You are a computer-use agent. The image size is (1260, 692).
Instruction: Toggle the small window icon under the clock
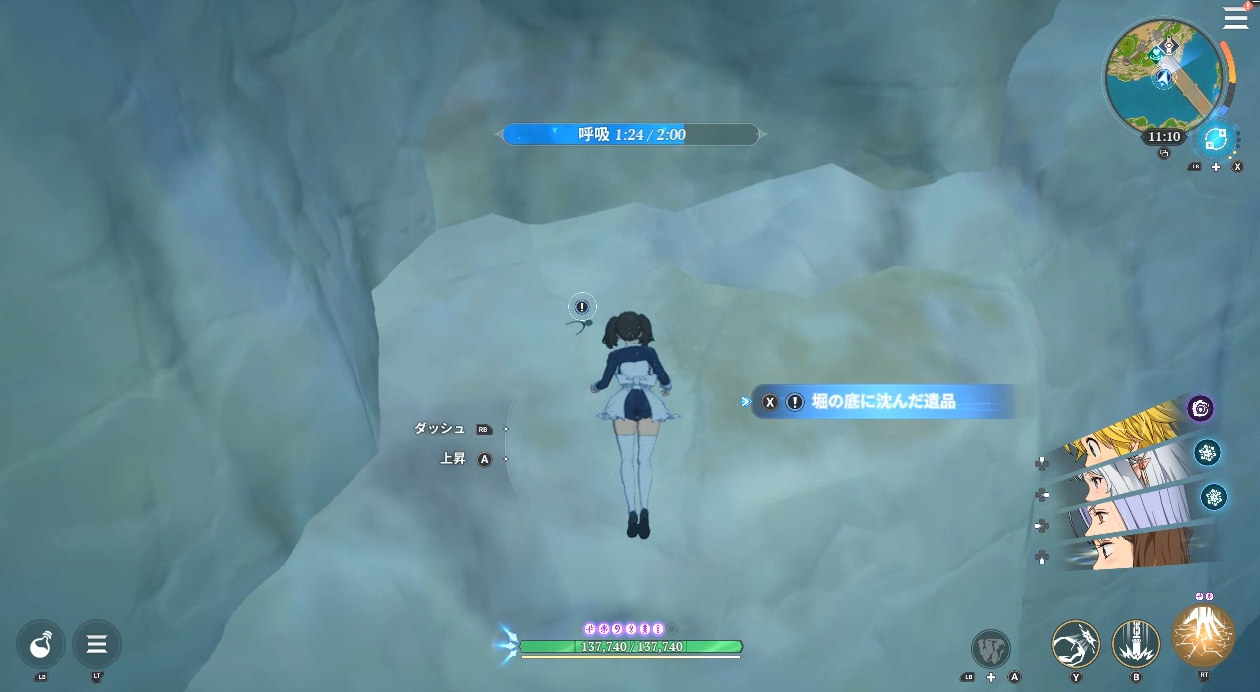click(1163, 154)
